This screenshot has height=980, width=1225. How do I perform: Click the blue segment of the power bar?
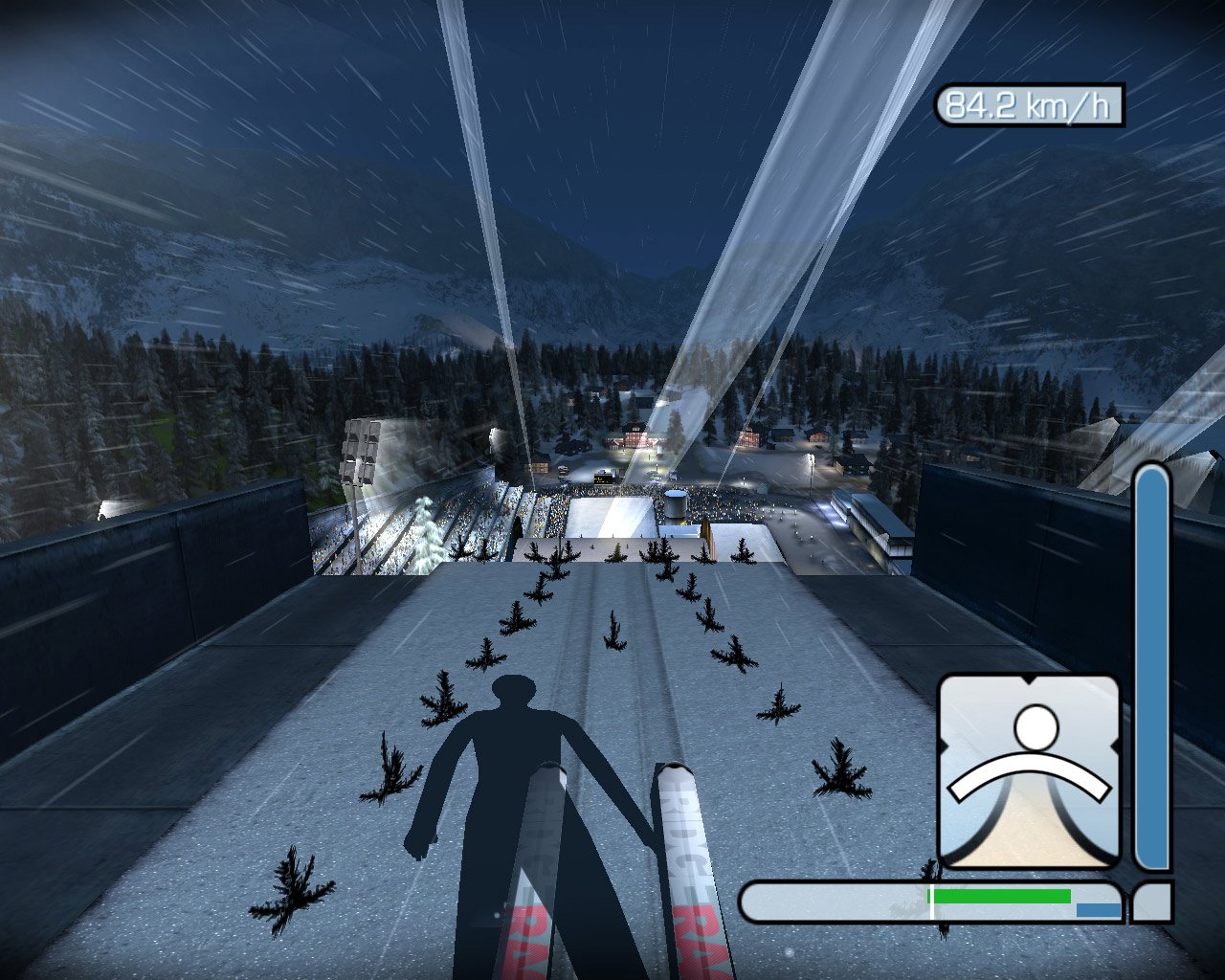point(1099,908)
